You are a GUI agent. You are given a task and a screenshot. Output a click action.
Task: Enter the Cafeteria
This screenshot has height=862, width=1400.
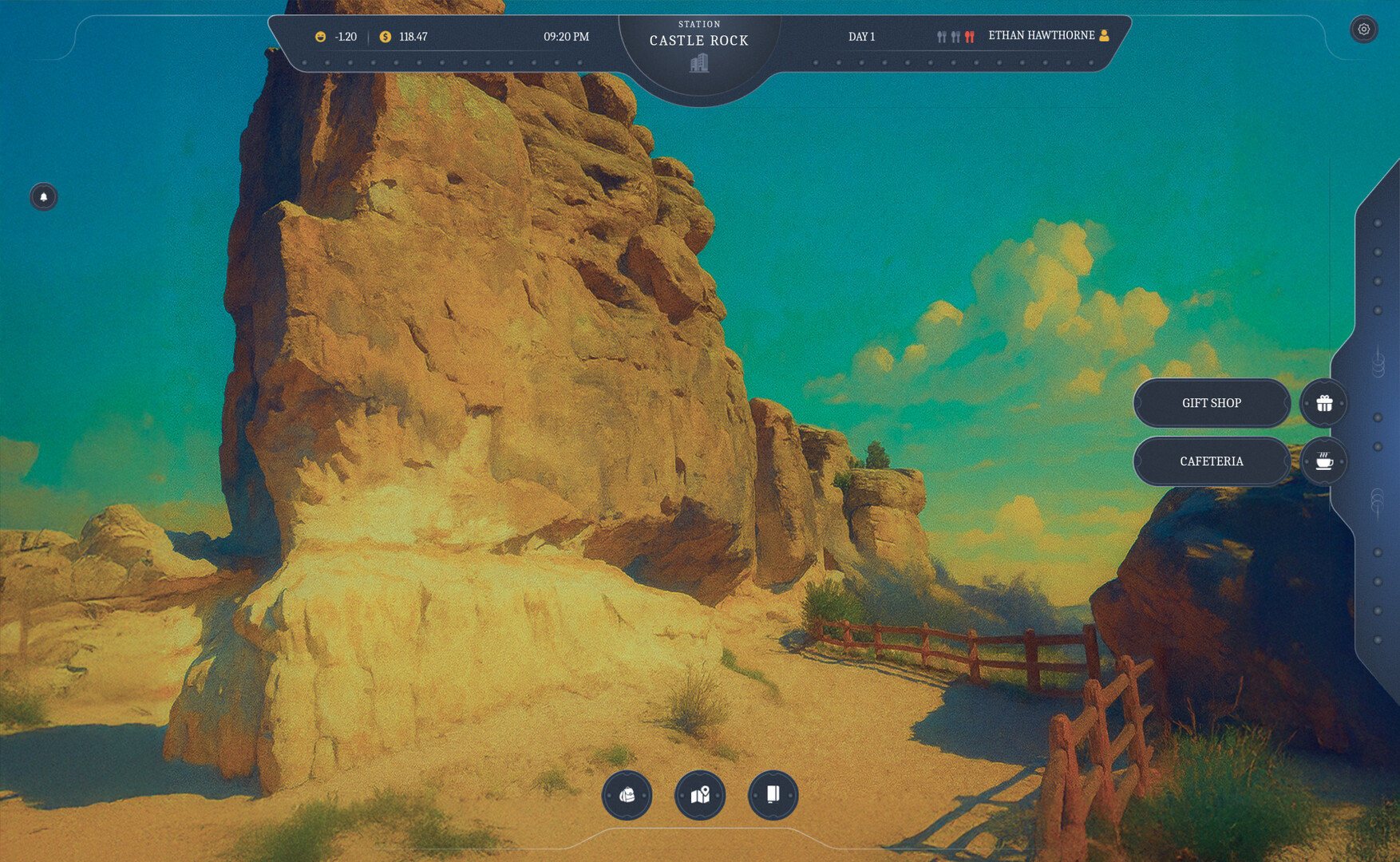pyautogui.click(x=1212, y=461)
